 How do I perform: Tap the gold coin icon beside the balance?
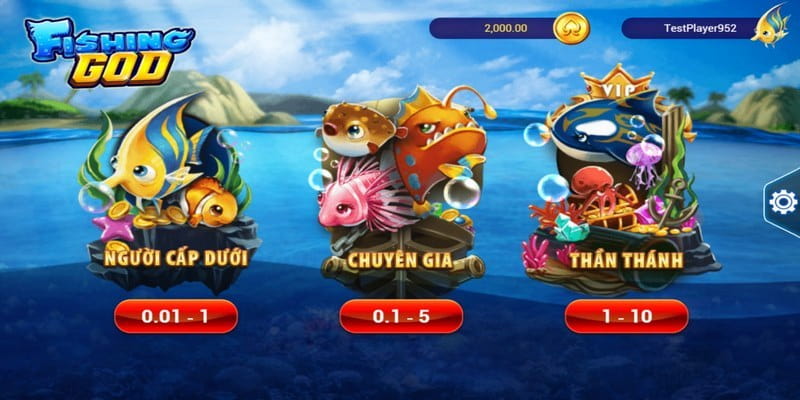coord(571,28)
